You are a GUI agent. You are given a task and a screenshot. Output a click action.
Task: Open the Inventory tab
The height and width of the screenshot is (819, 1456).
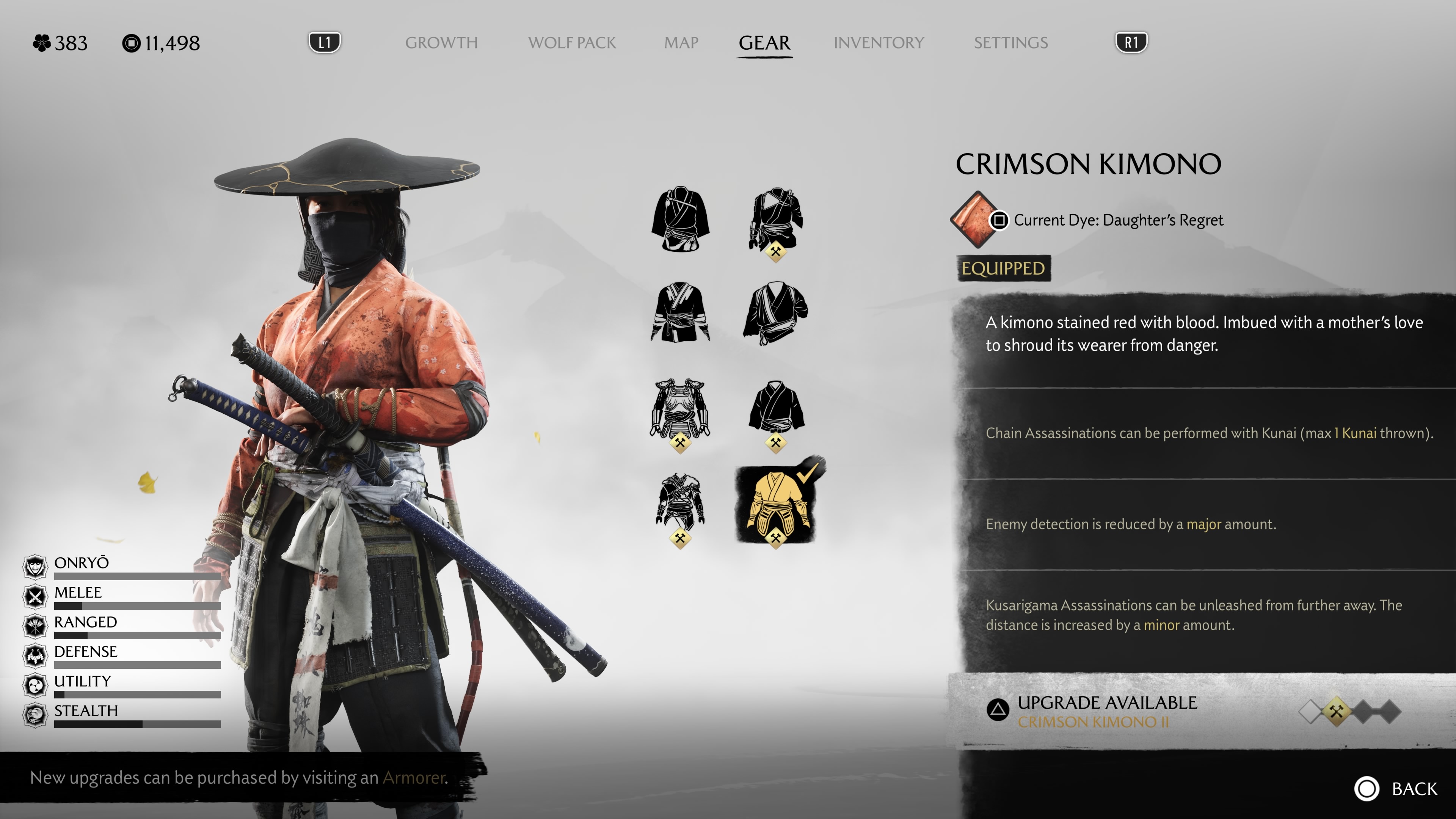pos(879,43)
